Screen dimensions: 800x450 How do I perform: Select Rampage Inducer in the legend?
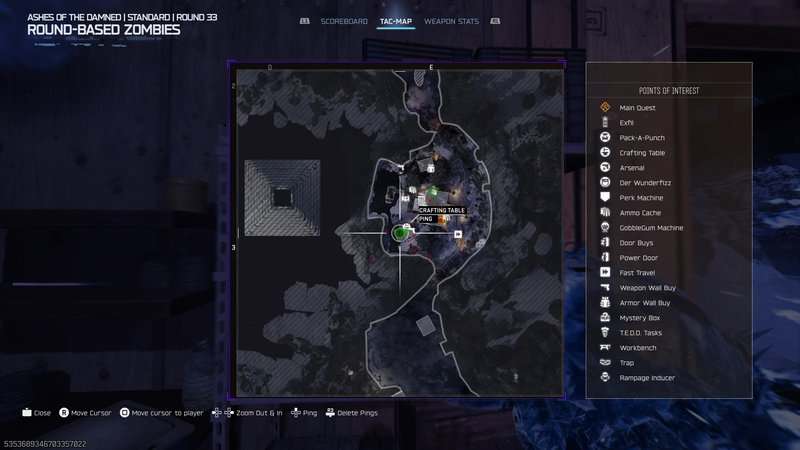point(647,377)
